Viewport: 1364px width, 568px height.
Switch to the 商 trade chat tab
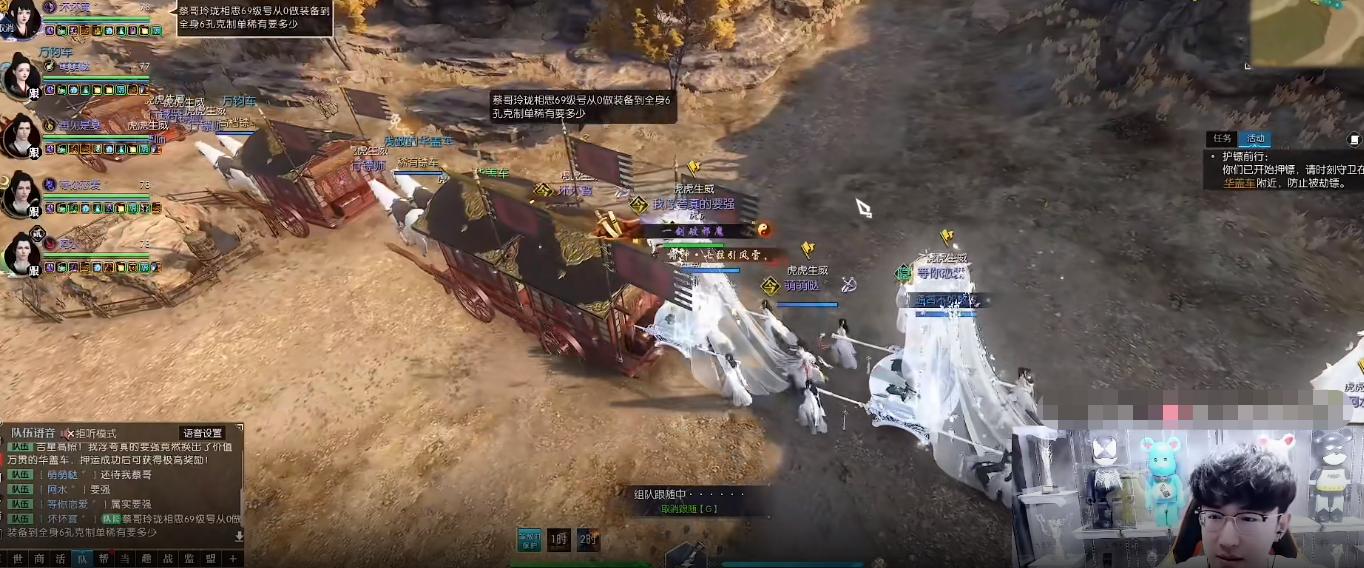pyautogui.click(x=39, y=559)
